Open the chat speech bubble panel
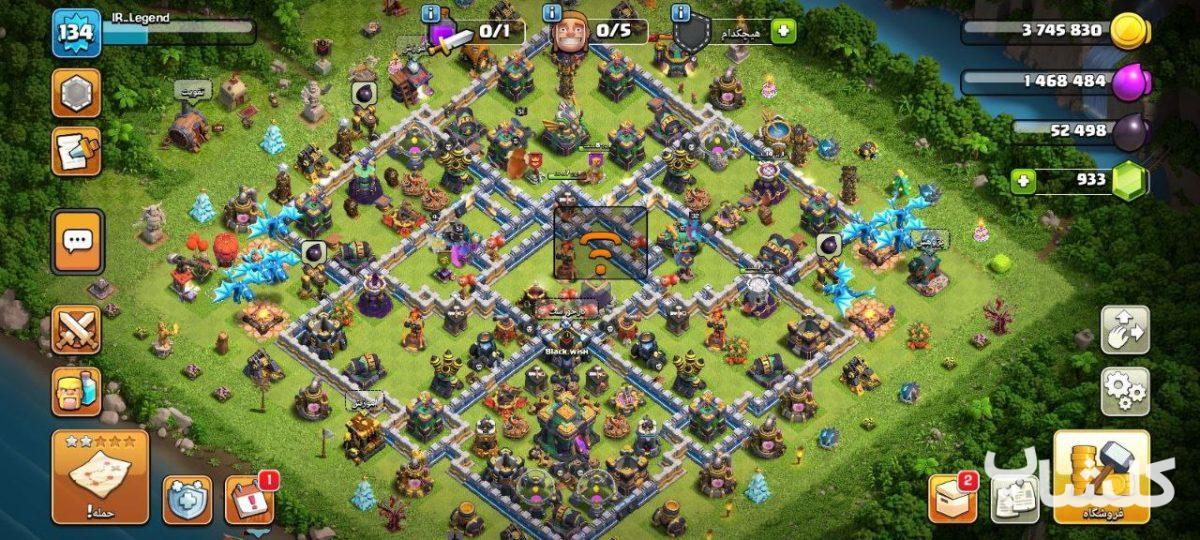1200x540 pixels. point(77,241)
